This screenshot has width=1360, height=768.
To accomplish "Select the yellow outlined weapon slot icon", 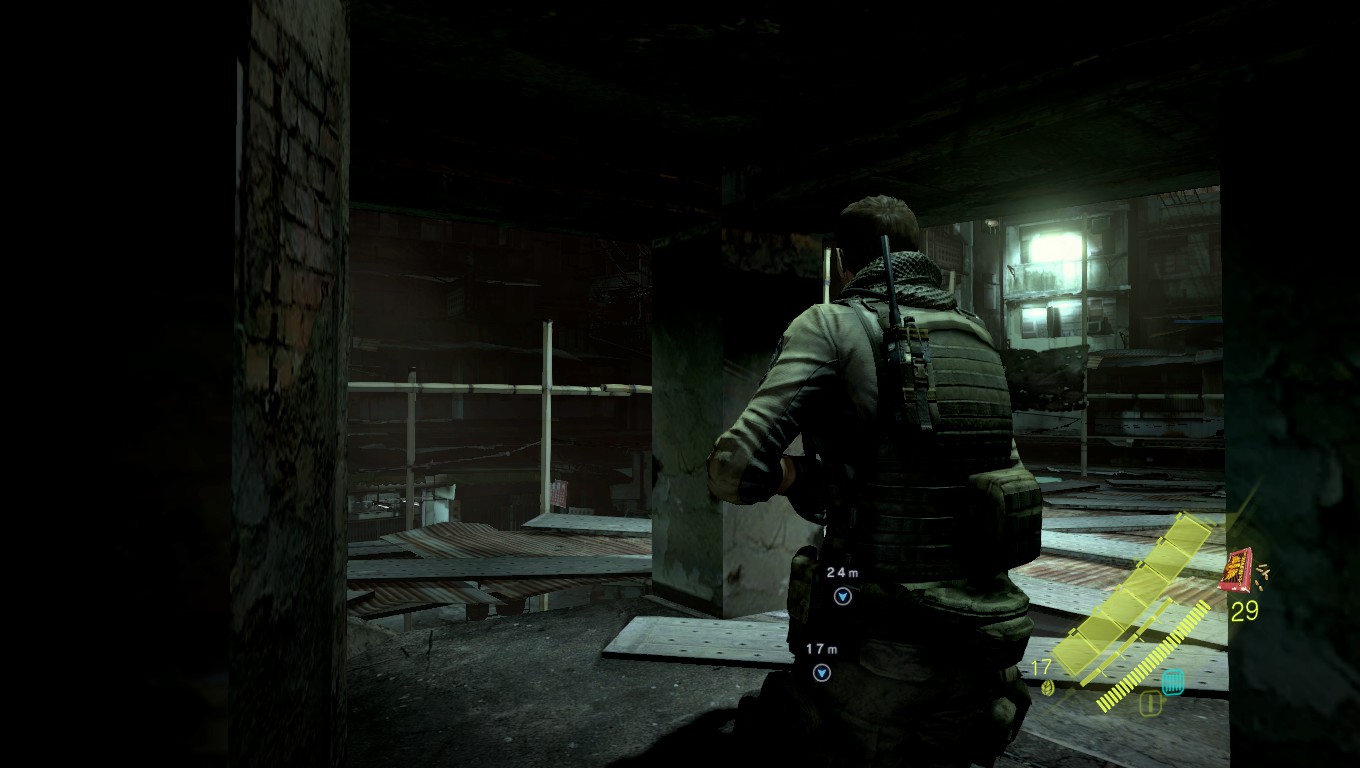I will click(1150, 703).
